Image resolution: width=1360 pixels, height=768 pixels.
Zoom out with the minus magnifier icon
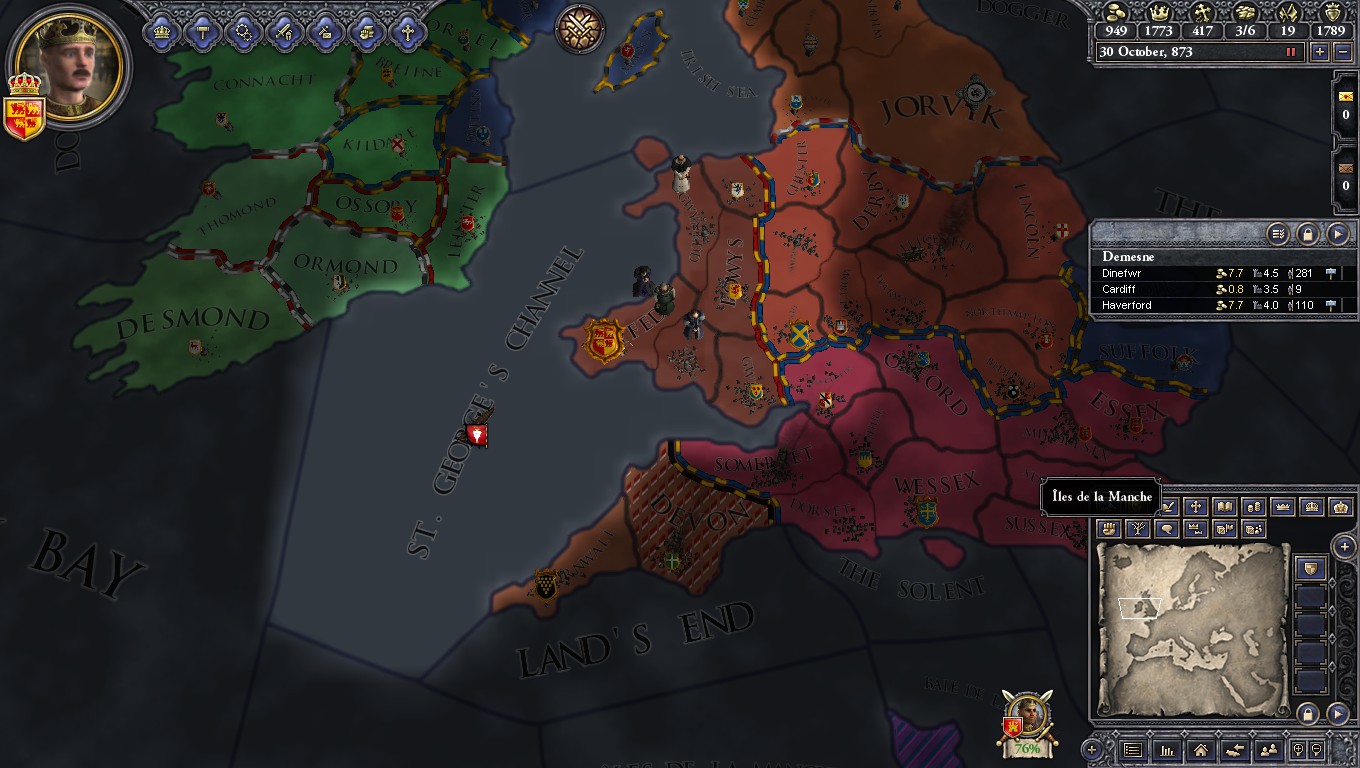(1316, 750)
